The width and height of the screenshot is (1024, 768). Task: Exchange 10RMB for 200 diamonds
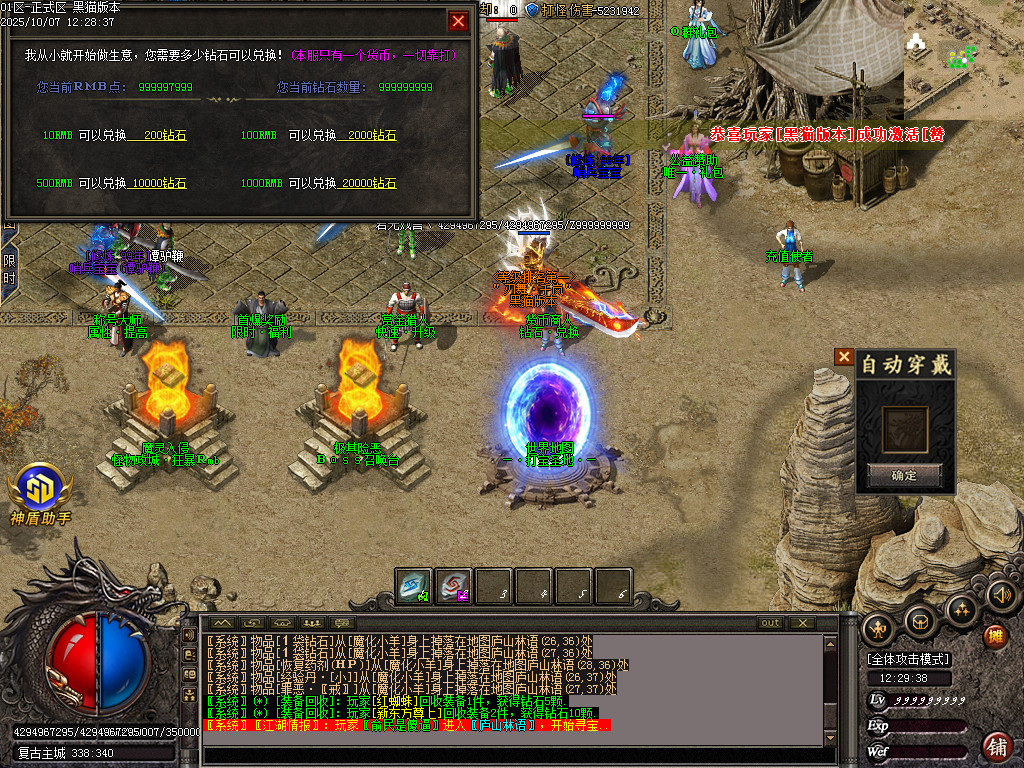[x=158, y=135]
